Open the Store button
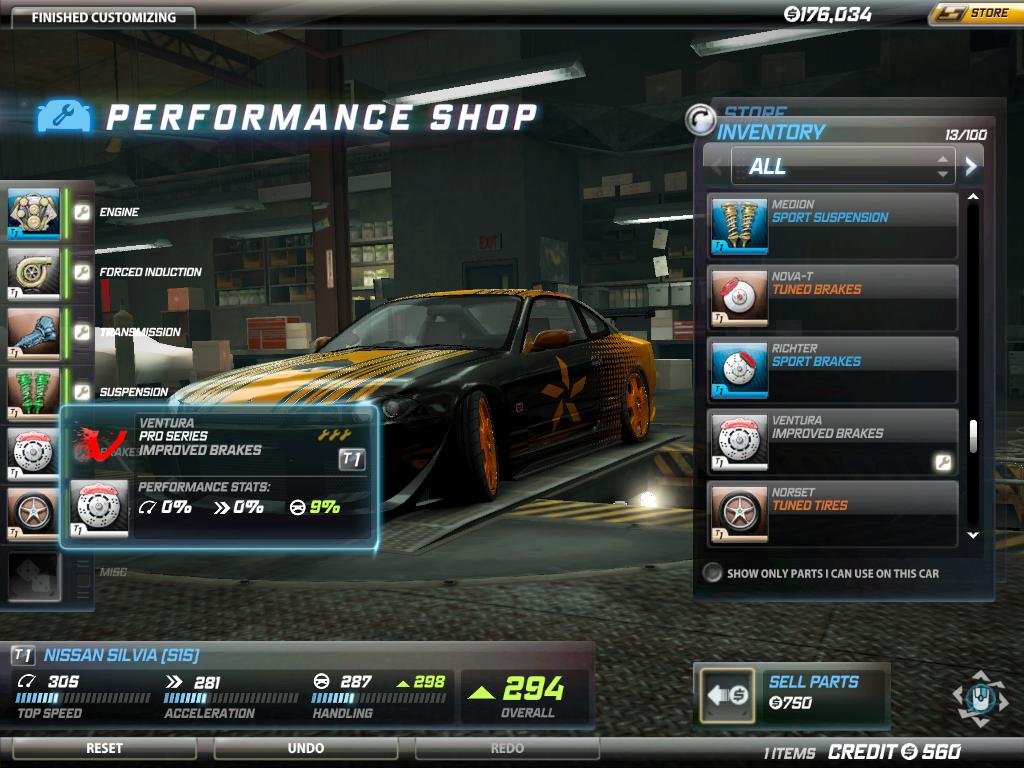This screenshot has width=1024, height=768. (976, 14)
